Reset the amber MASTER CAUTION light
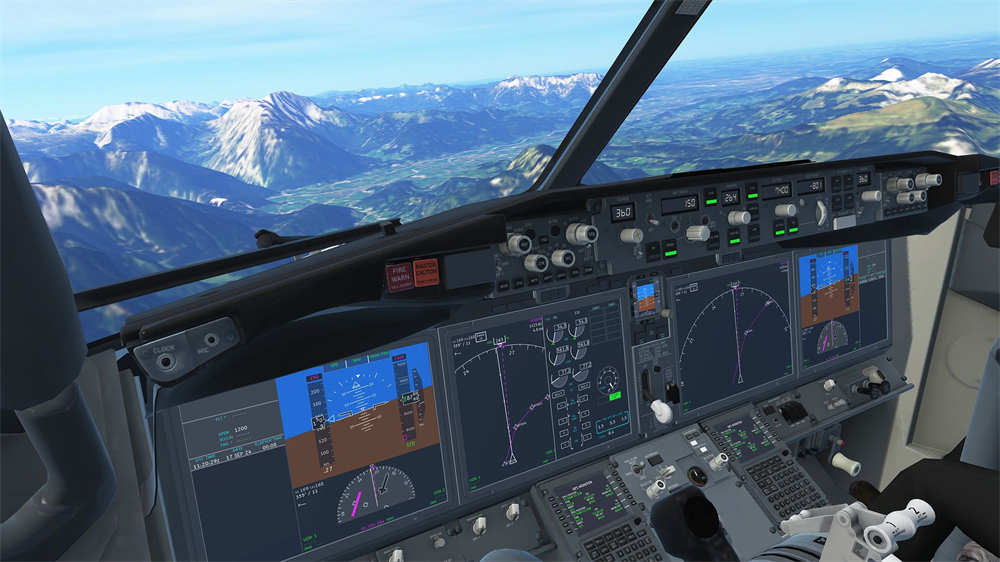The height and width of the screenshot is (562, 1000). [x=426, y=271]
